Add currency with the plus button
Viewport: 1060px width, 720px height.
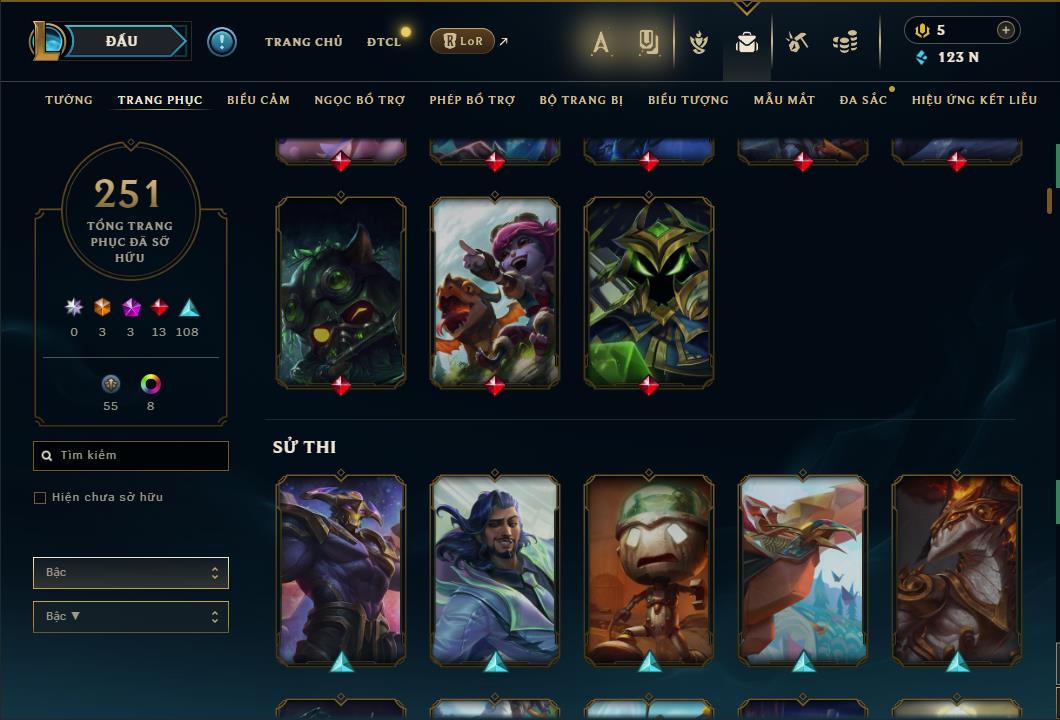[1005, 30]
